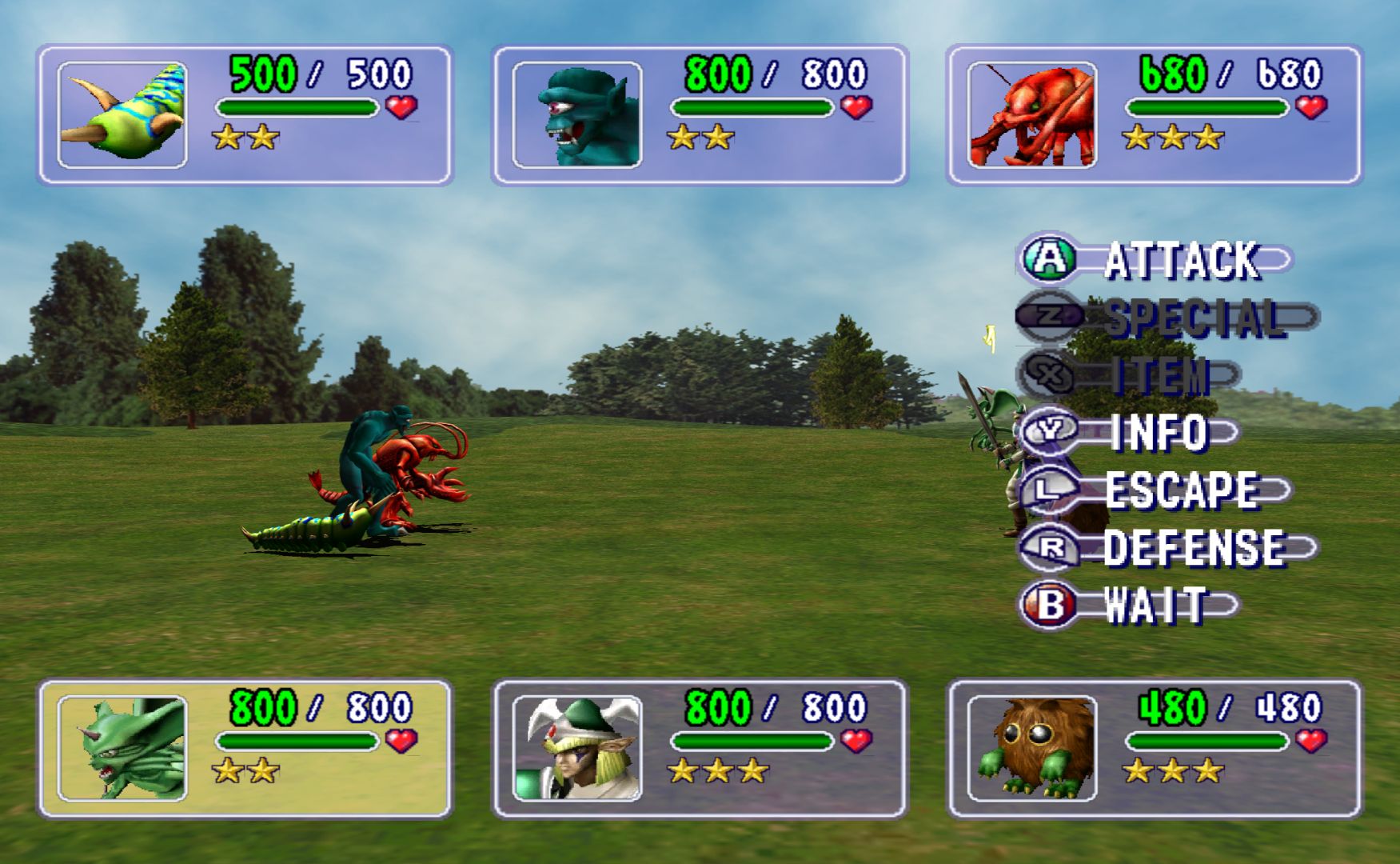Select the greyed-out SPECIAL command

click(x=1167, y=318)
